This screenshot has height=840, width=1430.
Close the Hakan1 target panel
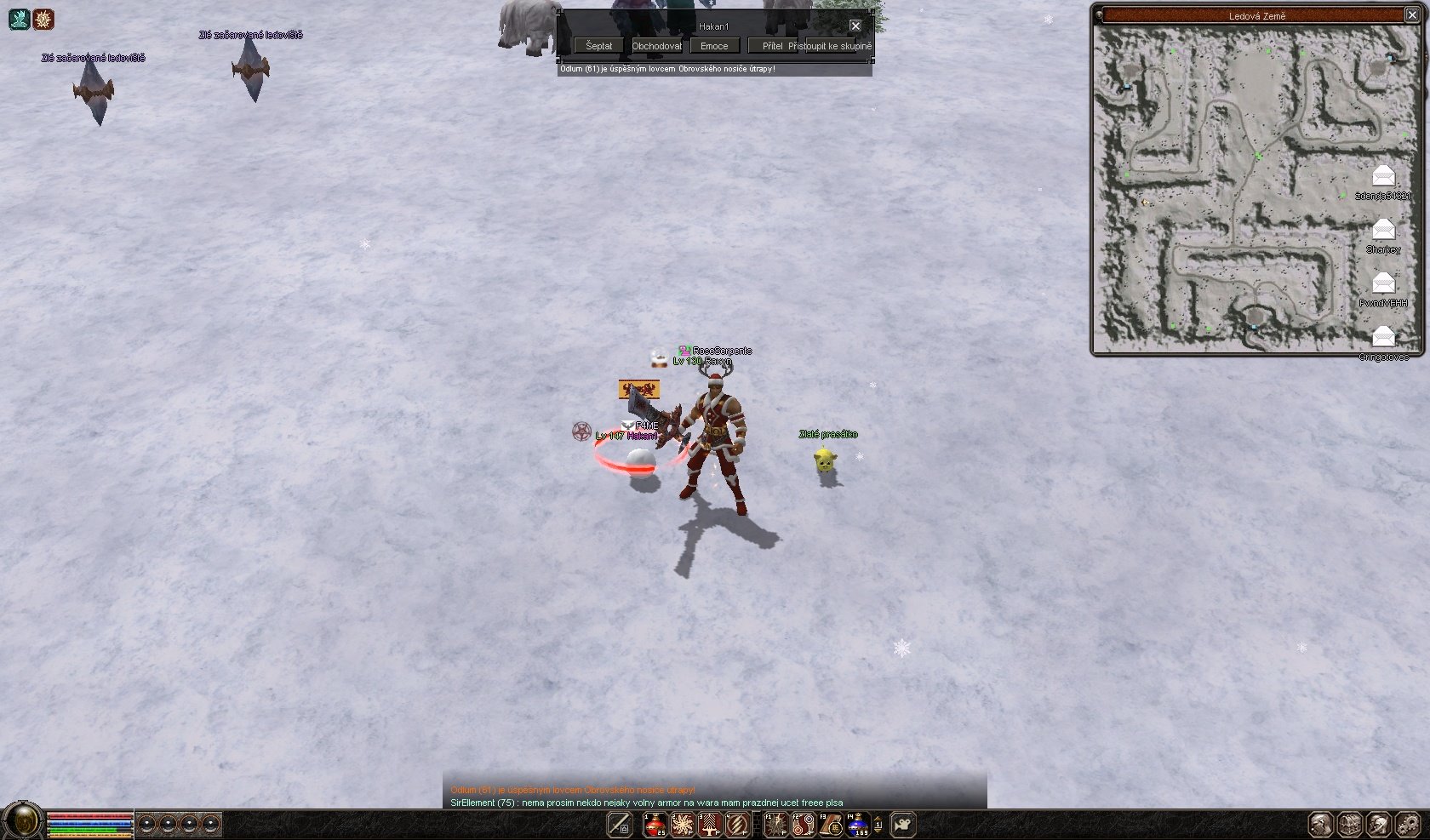[x=855, y=26]
